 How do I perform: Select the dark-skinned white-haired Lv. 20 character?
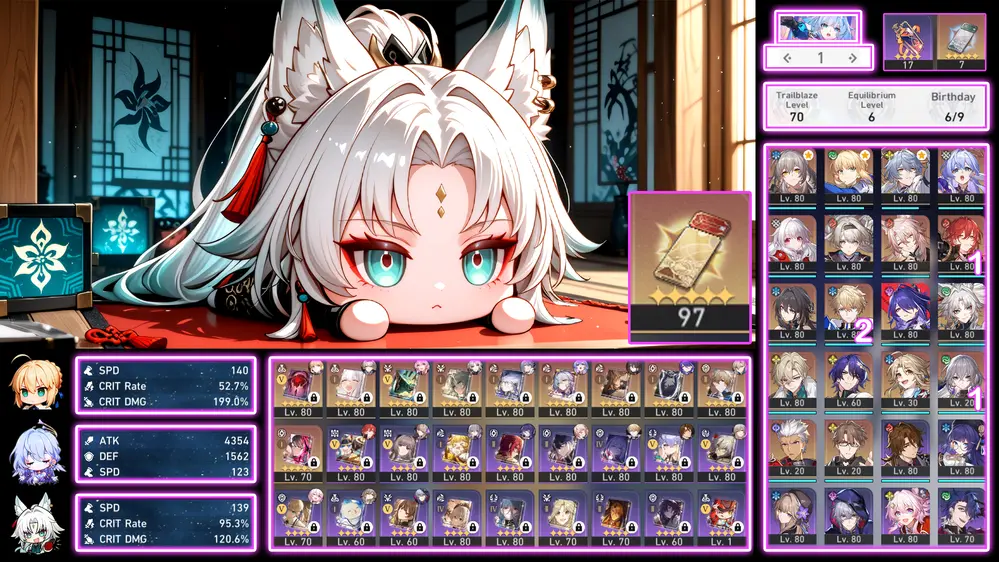791,448
